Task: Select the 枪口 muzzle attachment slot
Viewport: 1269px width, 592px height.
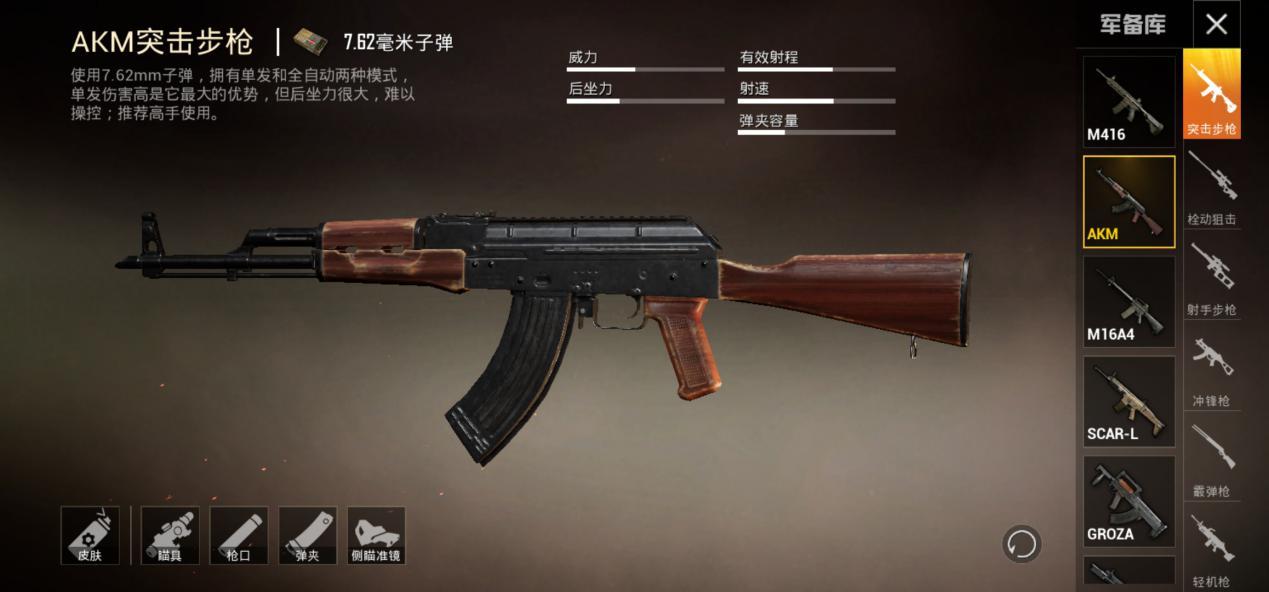Action: pyautogui.click(x=239, y=535)
